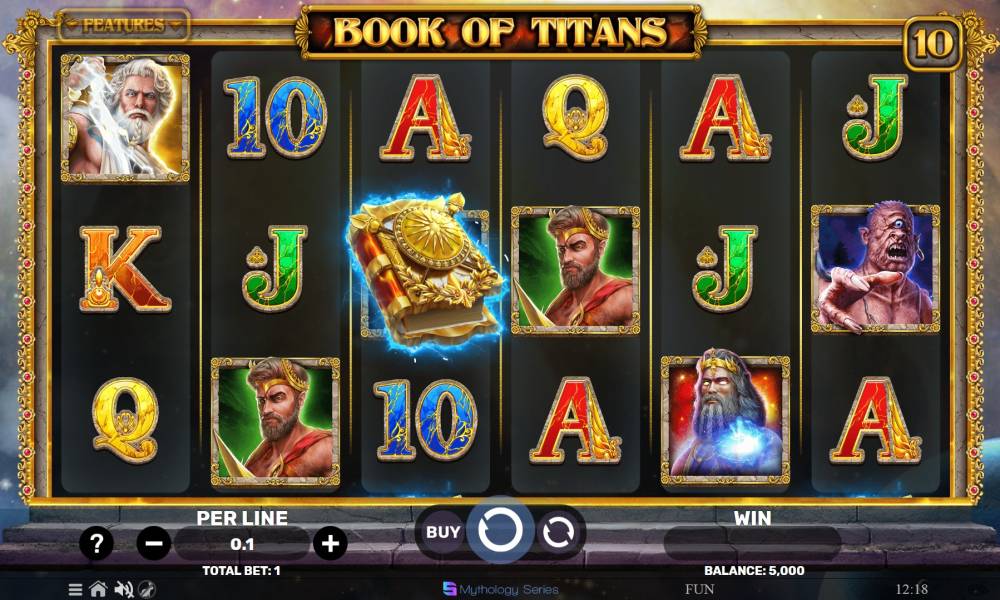Open the hamburger menu
1000x600 pixels.
pyautogui.click(x=75, y=589)
